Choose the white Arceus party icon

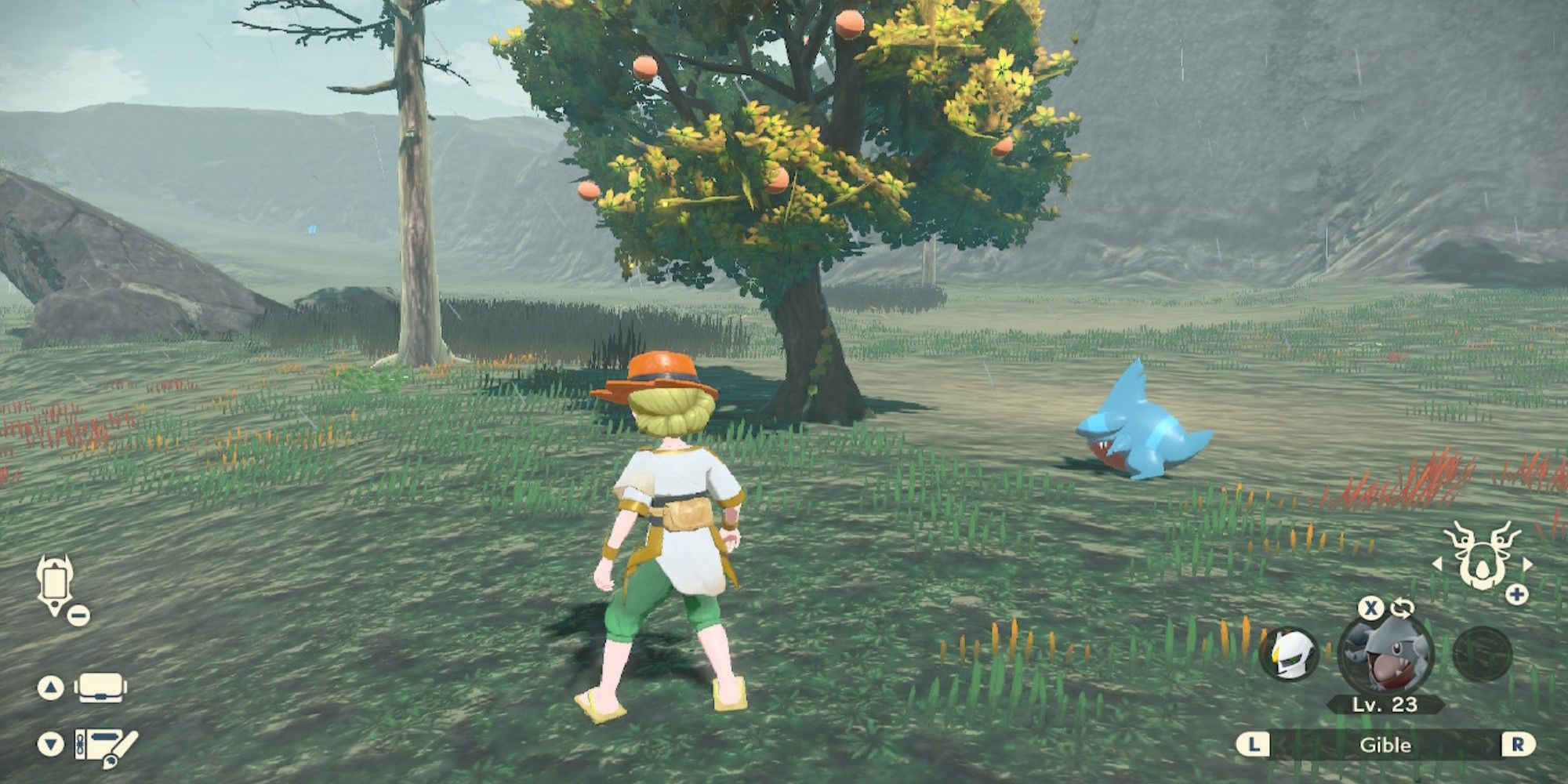pos(1289,654)
